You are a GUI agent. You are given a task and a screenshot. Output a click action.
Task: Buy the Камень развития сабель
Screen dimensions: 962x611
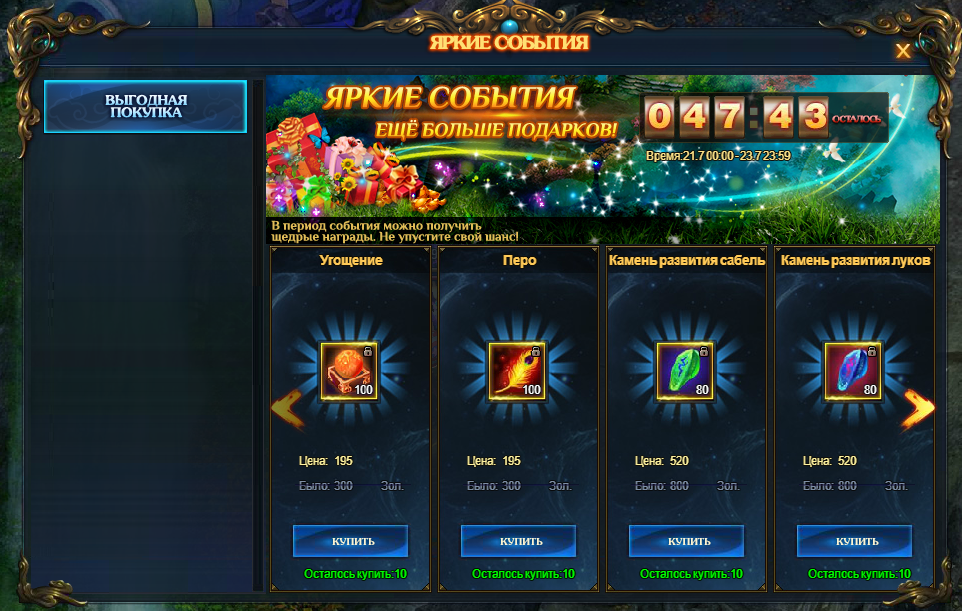[x=686, y=541]
